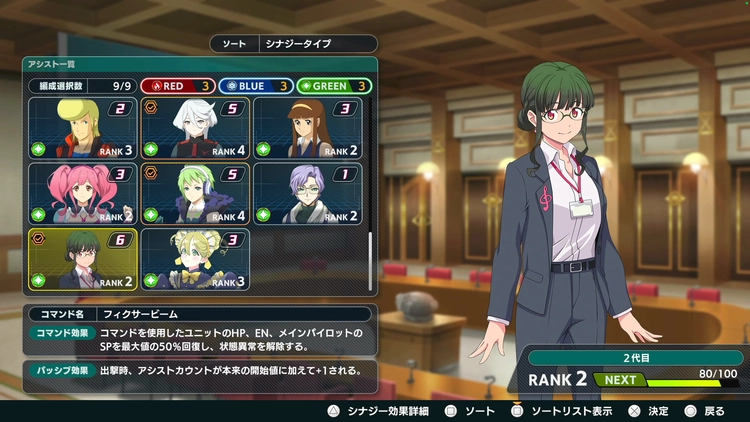
Task: Filter by GREEN synergy type
Action: pyautogui.click(x=333, y=86)
